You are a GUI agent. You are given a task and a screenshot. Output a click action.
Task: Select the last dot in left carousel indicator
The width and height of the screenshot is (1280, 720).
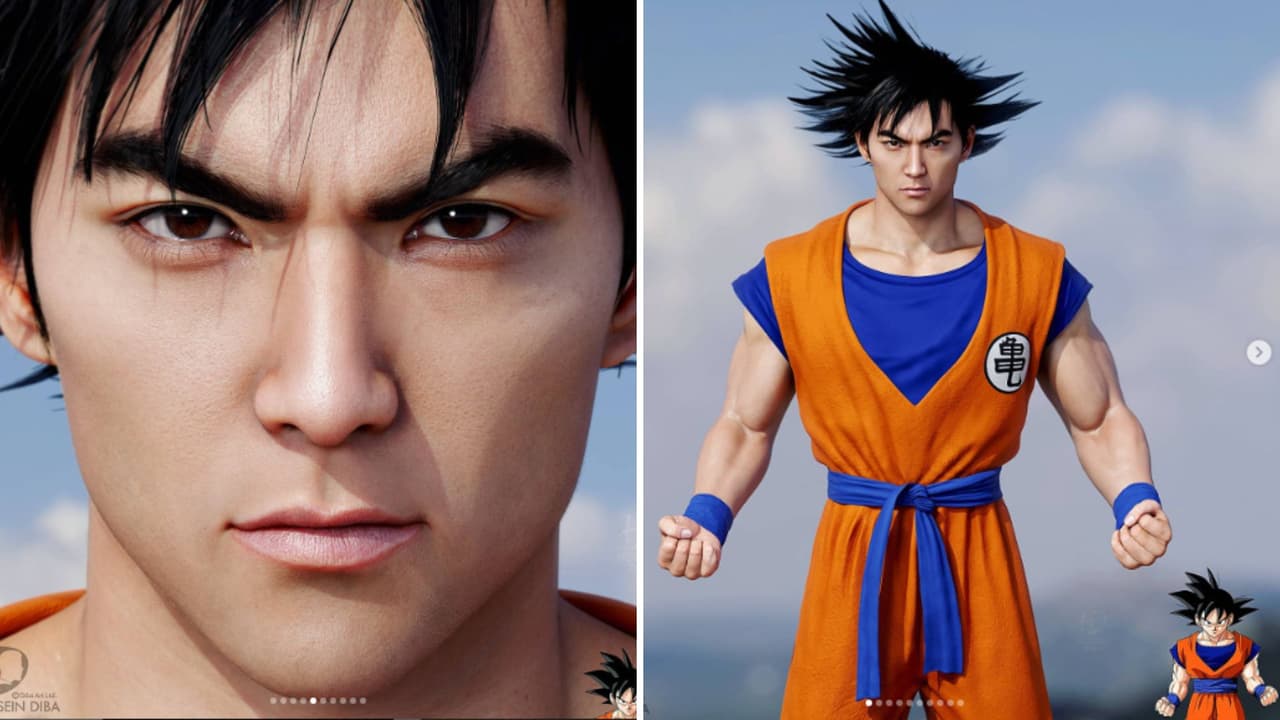pyautogui.click(x=363, y=701)
